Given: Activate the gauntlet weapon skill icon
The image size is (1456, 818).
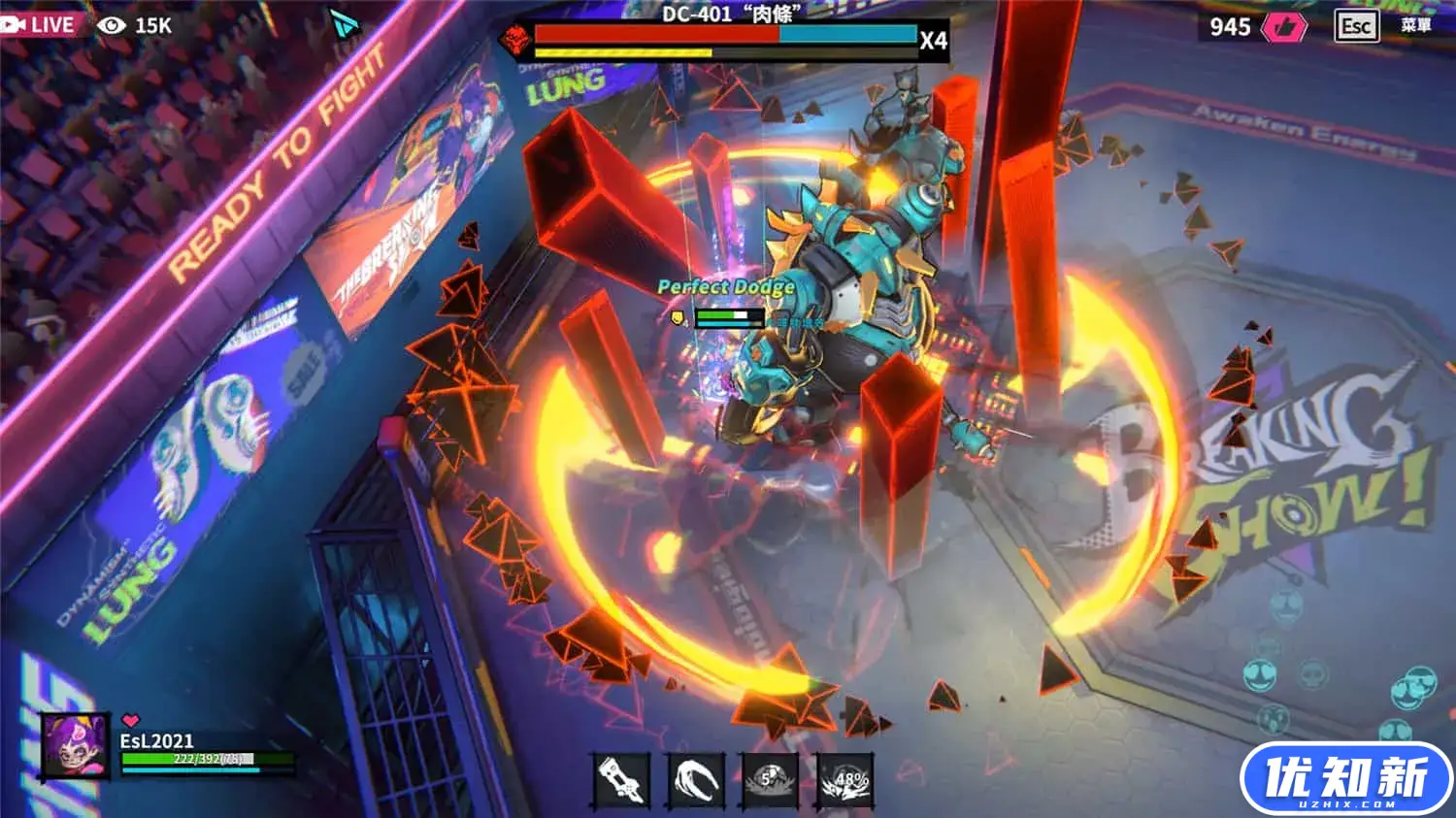Looking at the screenshot, I should (621, 779).
